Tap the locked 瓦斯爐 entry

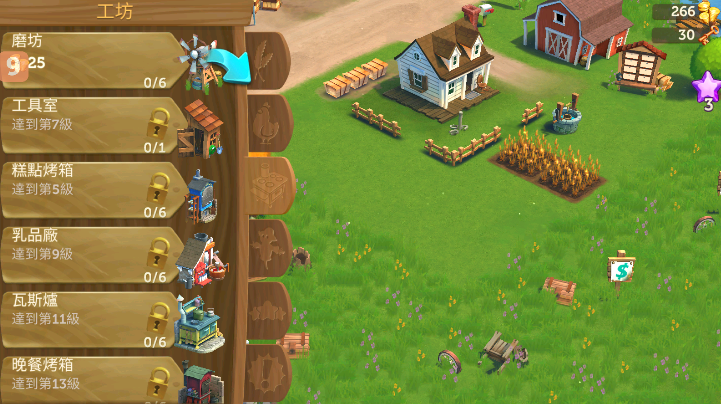95,318
